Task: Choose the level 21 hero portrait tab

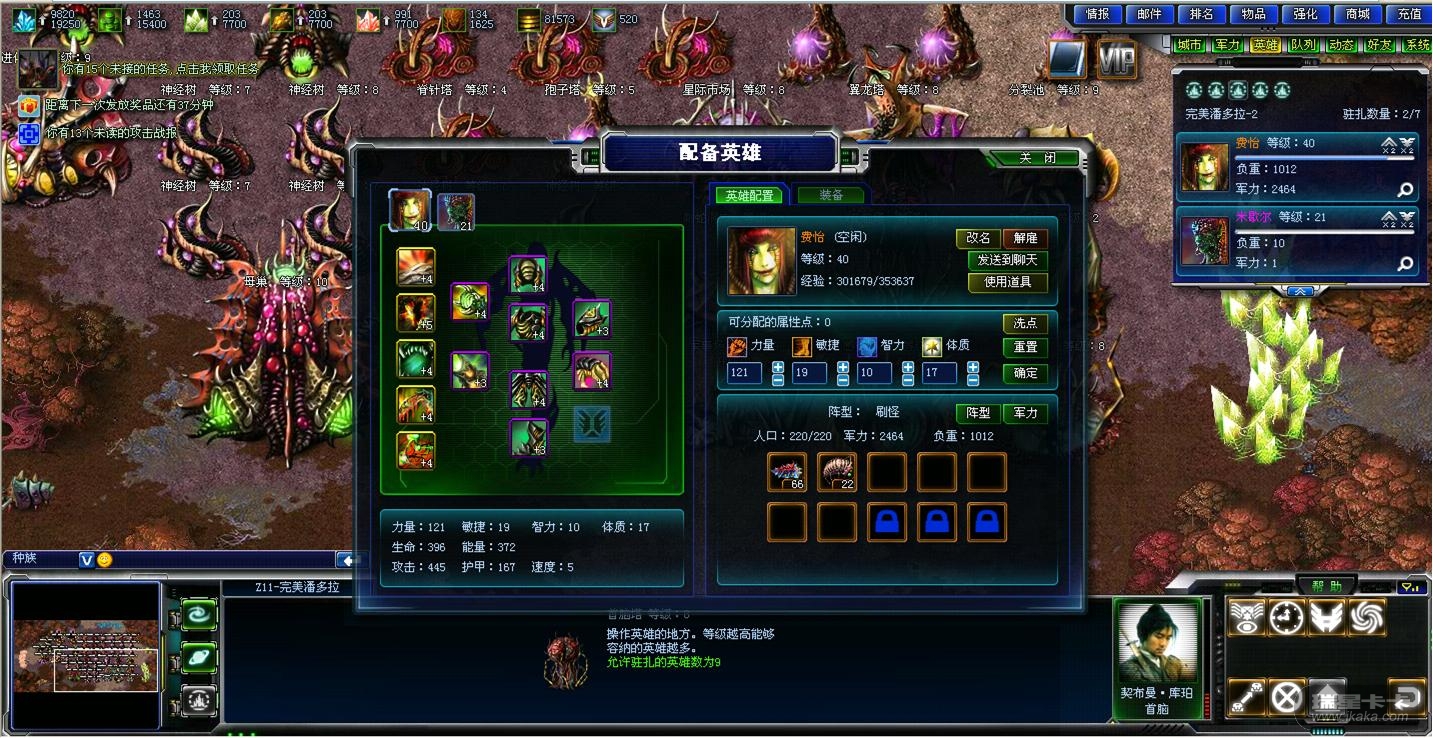Action: point(456,212)
